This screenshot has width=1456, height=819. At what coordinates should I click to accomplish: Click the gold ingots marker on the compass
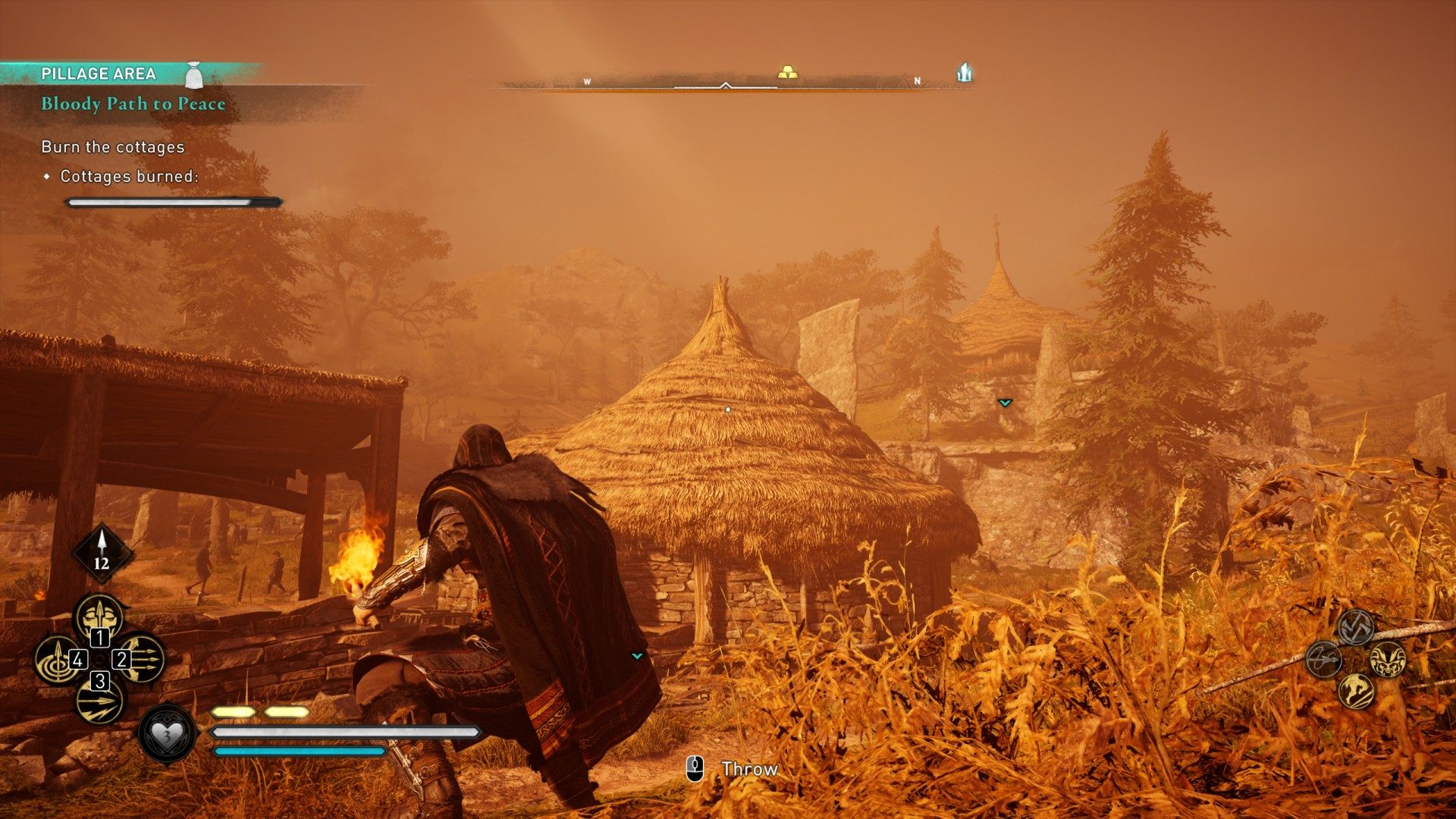pyautogui.click(x=788, y=73)
